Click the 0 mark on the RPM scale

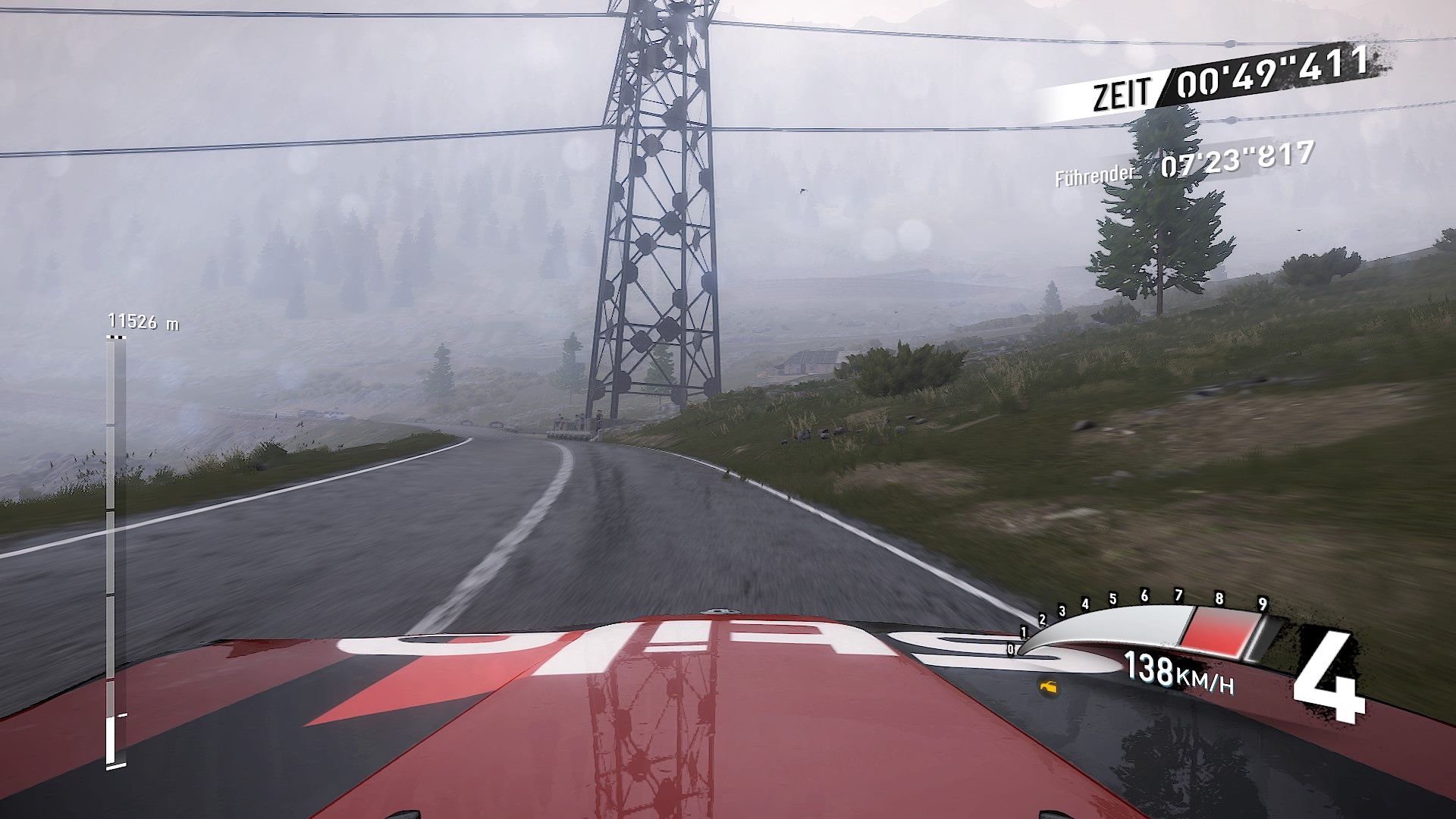(x=1011, y=650)
